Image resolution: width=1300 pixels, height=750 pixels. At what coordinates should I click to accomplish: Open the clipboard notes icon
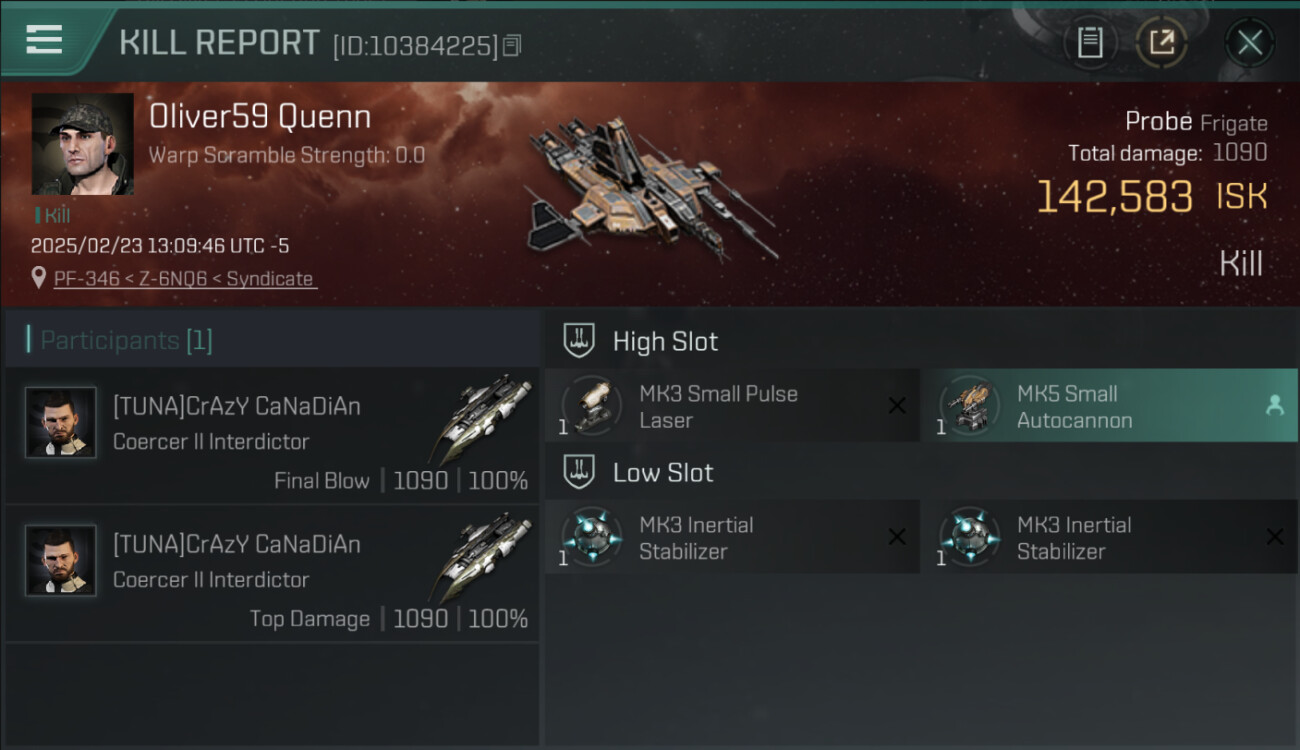(x=1090, y=43)
